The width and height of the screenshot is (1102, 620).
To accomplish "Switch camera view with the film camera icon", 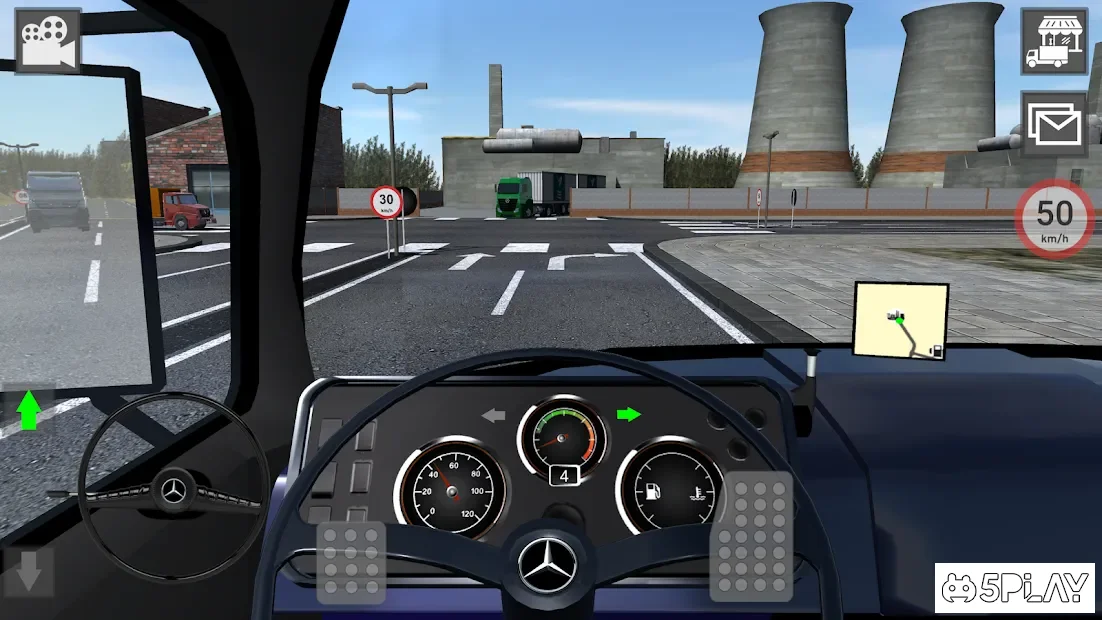I will pyautogui.click(x=48, y=41).
